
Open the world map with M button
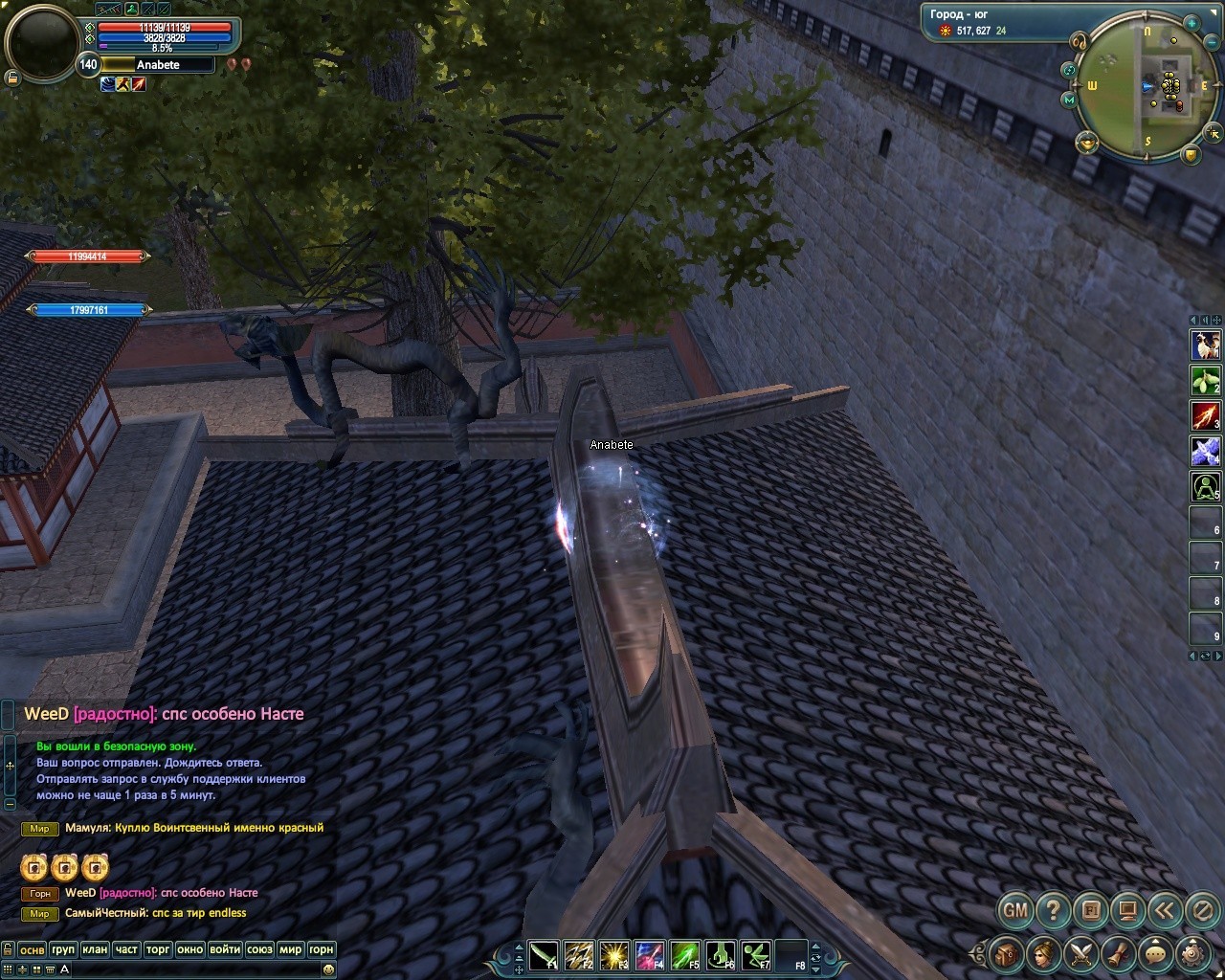[1069, 100]
